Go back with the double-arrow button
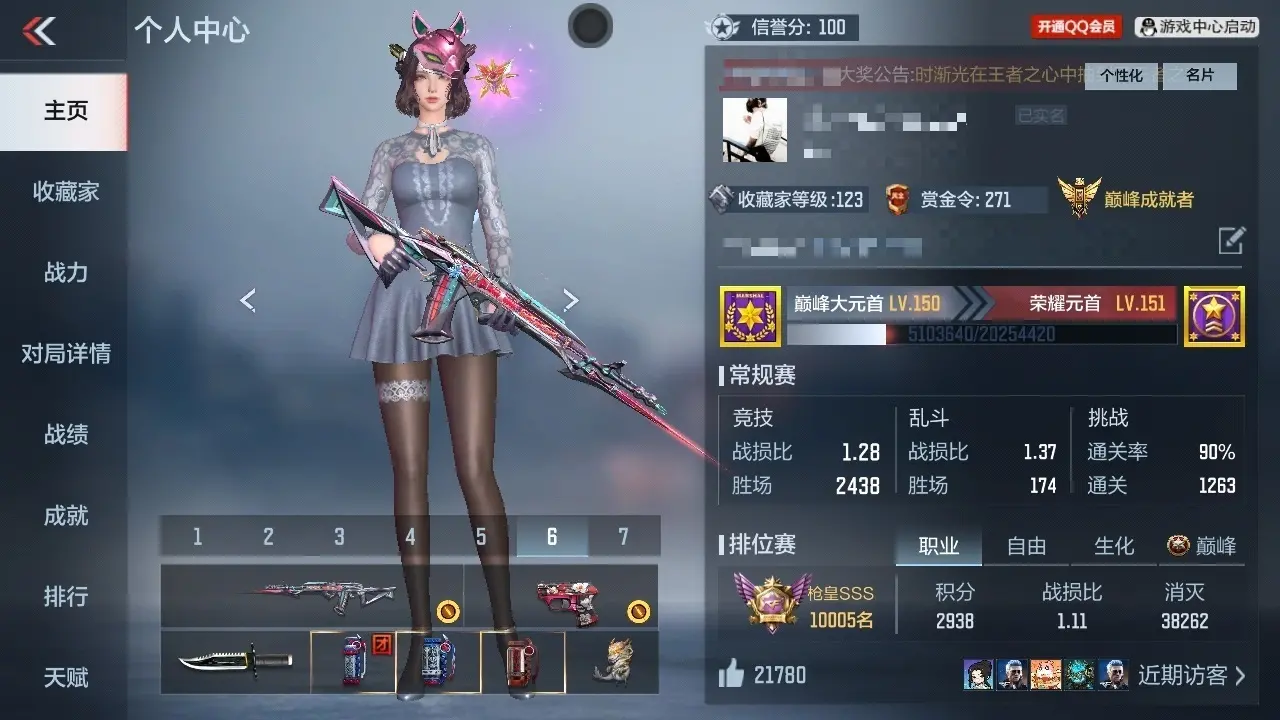 tap(40, 32)
